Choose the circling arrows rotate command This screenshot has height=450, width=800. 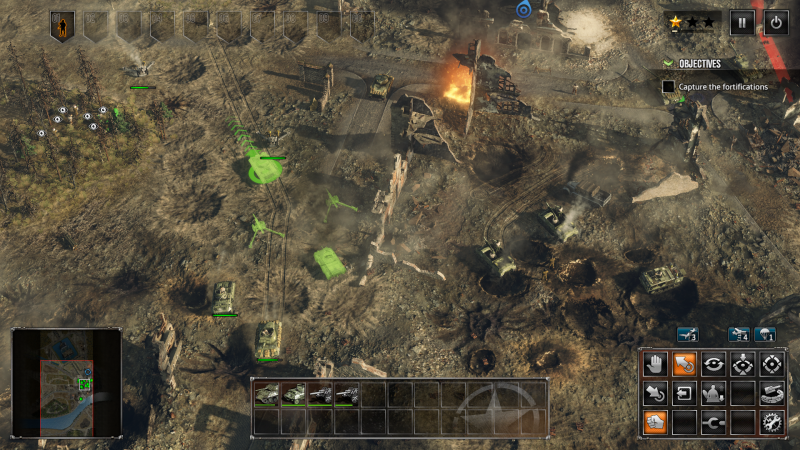click(x=713, y=364)
